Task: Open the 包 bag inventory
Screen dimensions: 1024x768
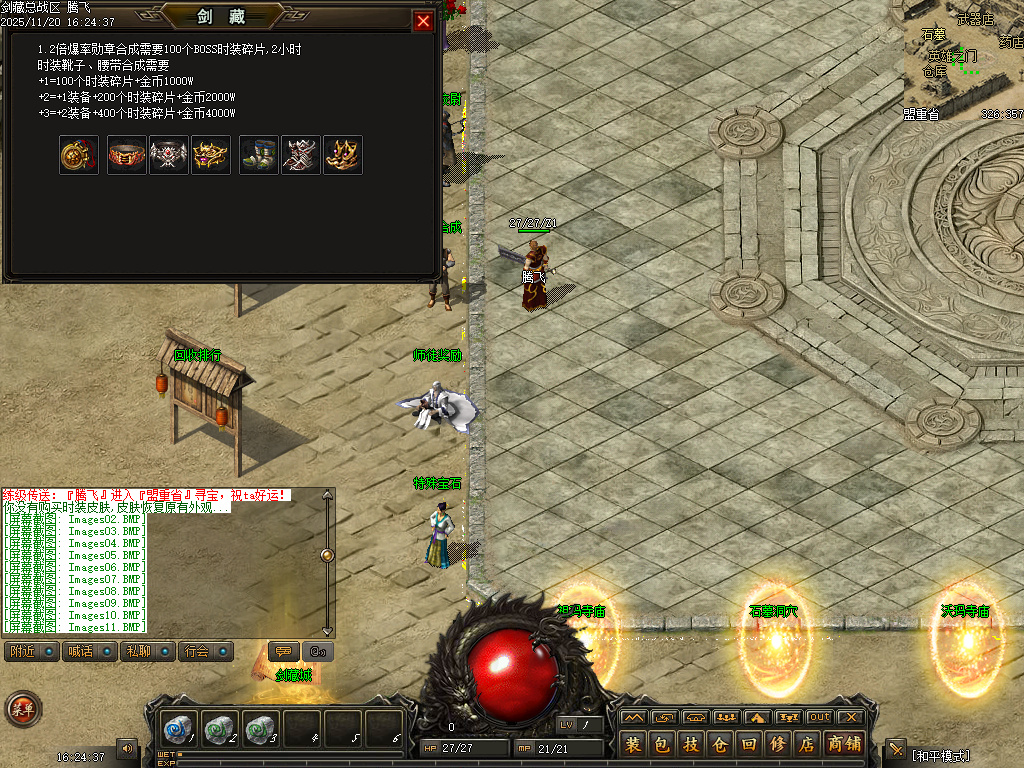Action: point(662,744)
